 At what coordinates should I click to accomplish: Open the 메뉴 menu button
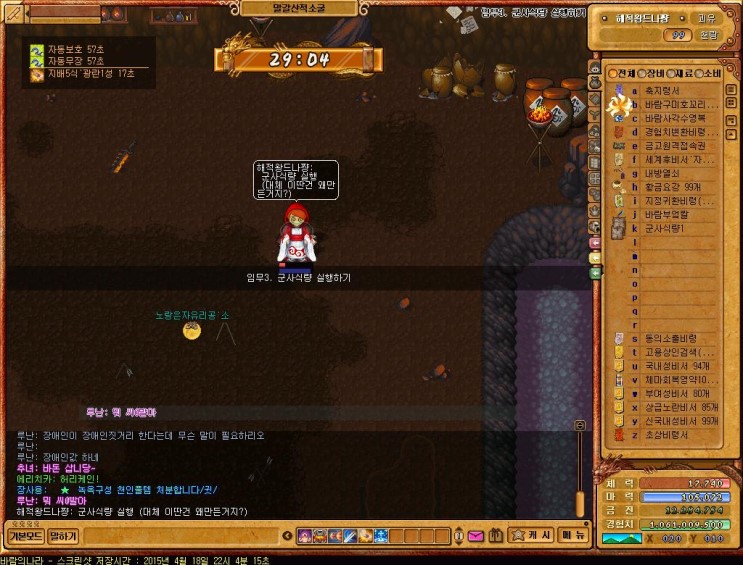tap(573, 536)
